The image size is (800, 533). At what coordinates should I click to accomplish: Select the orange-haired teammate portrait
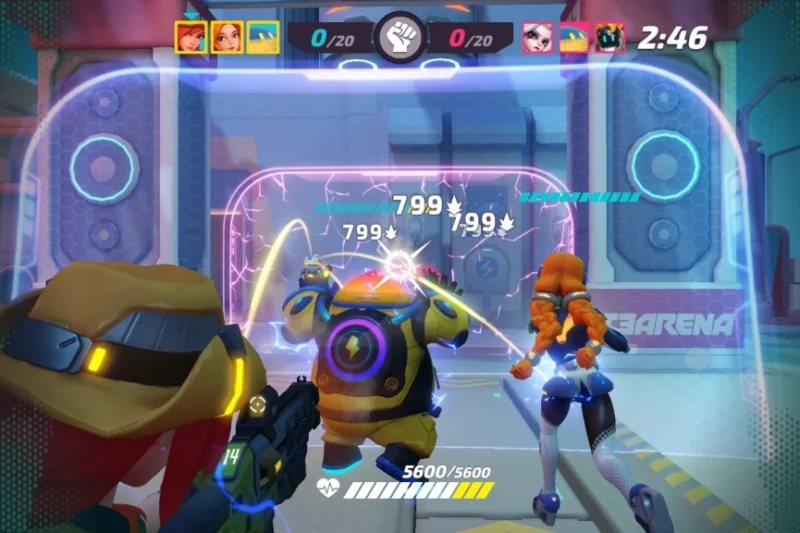coord(227,37)
